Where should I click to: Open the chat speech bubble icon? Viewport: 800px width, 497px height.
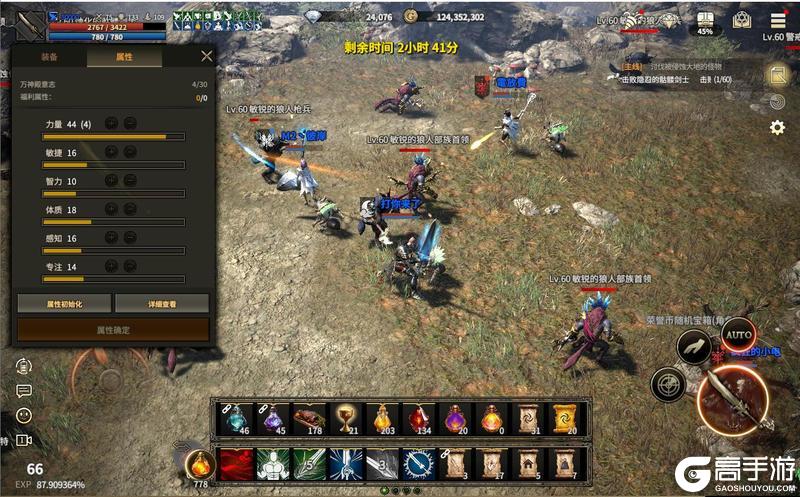24,391
